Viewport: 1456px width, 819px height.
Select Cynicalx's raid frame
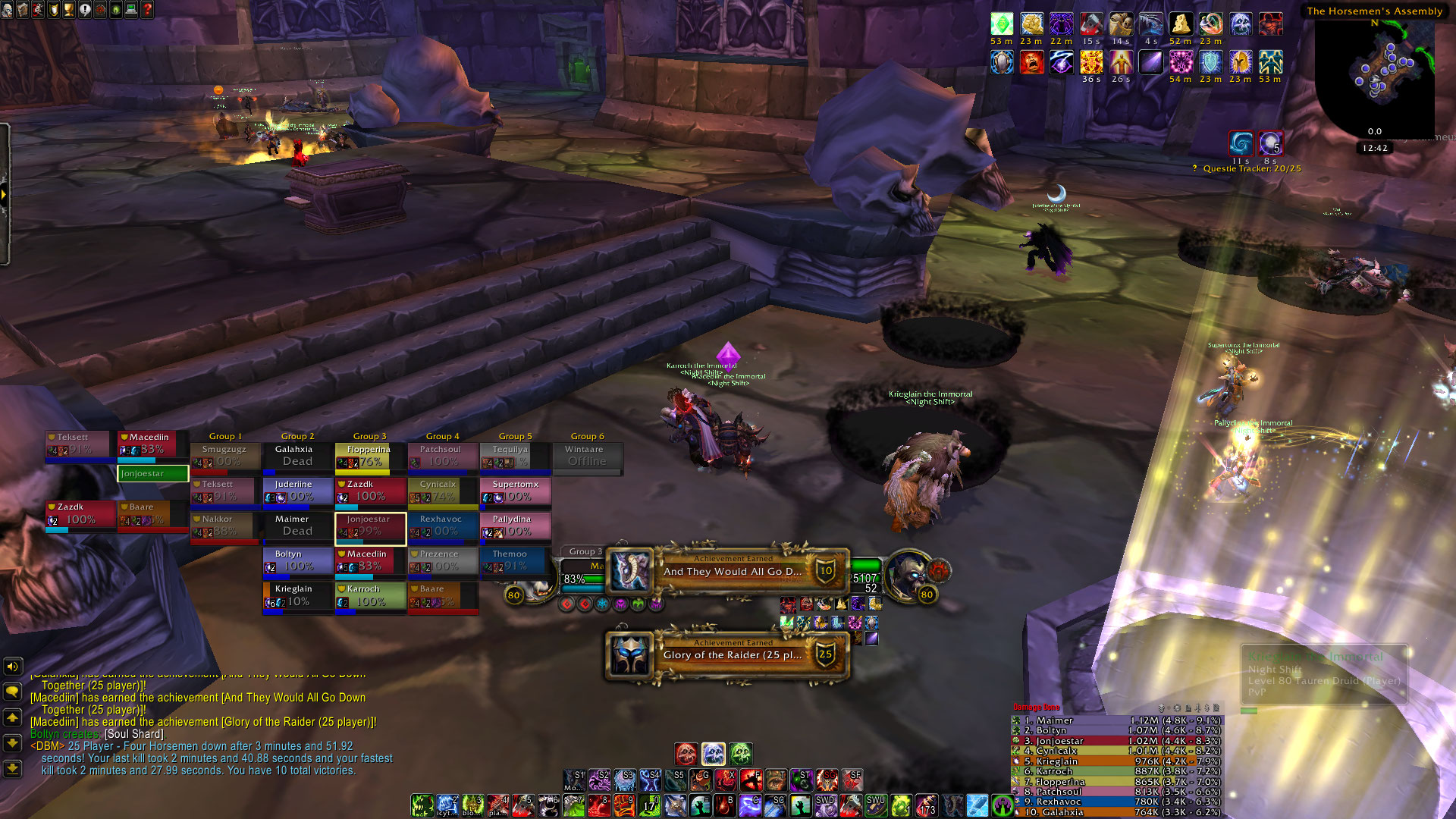tap(442, 491)
